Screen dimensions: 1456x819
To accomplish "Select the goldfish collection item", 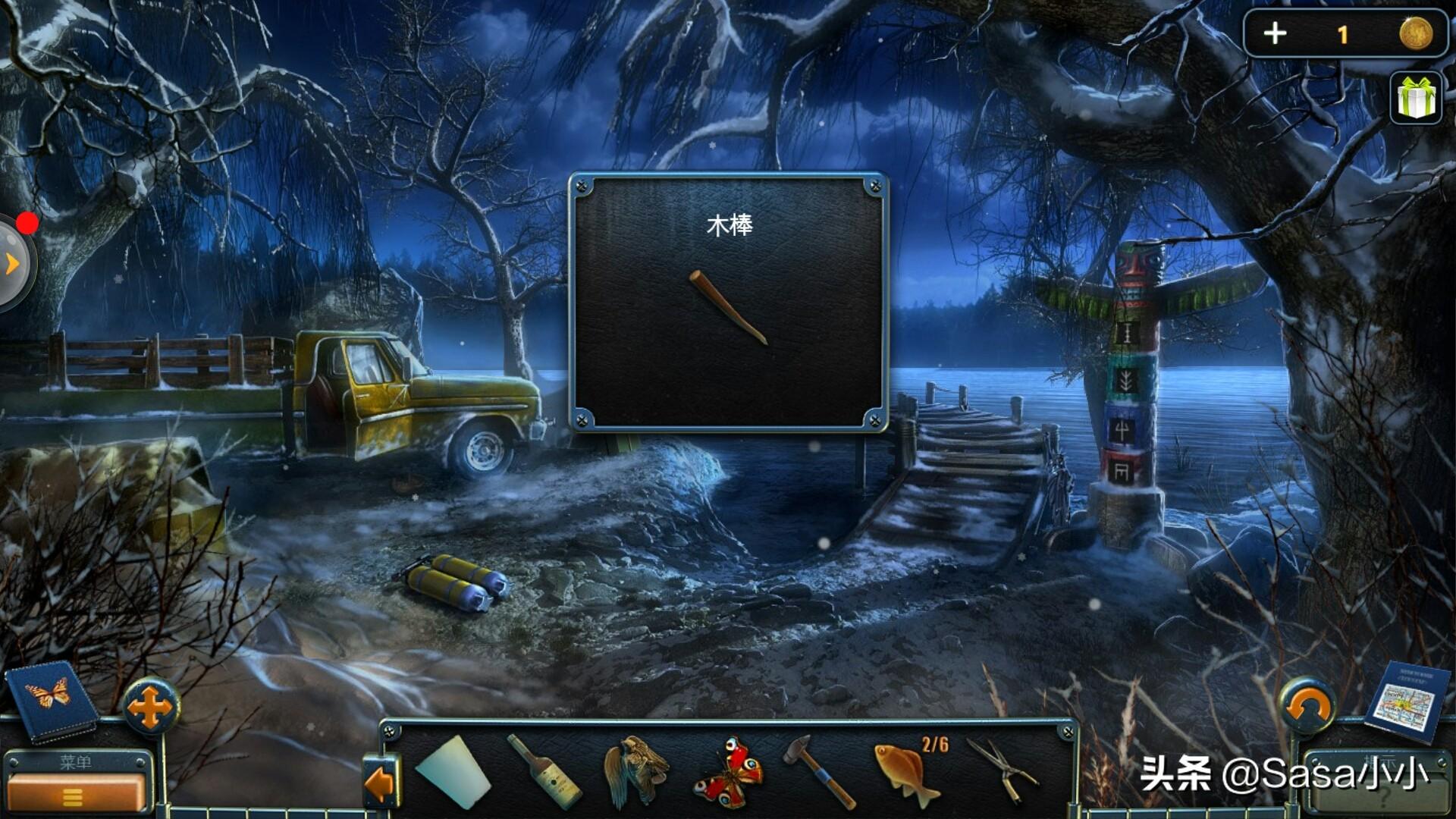I will (x=907, y=773).
